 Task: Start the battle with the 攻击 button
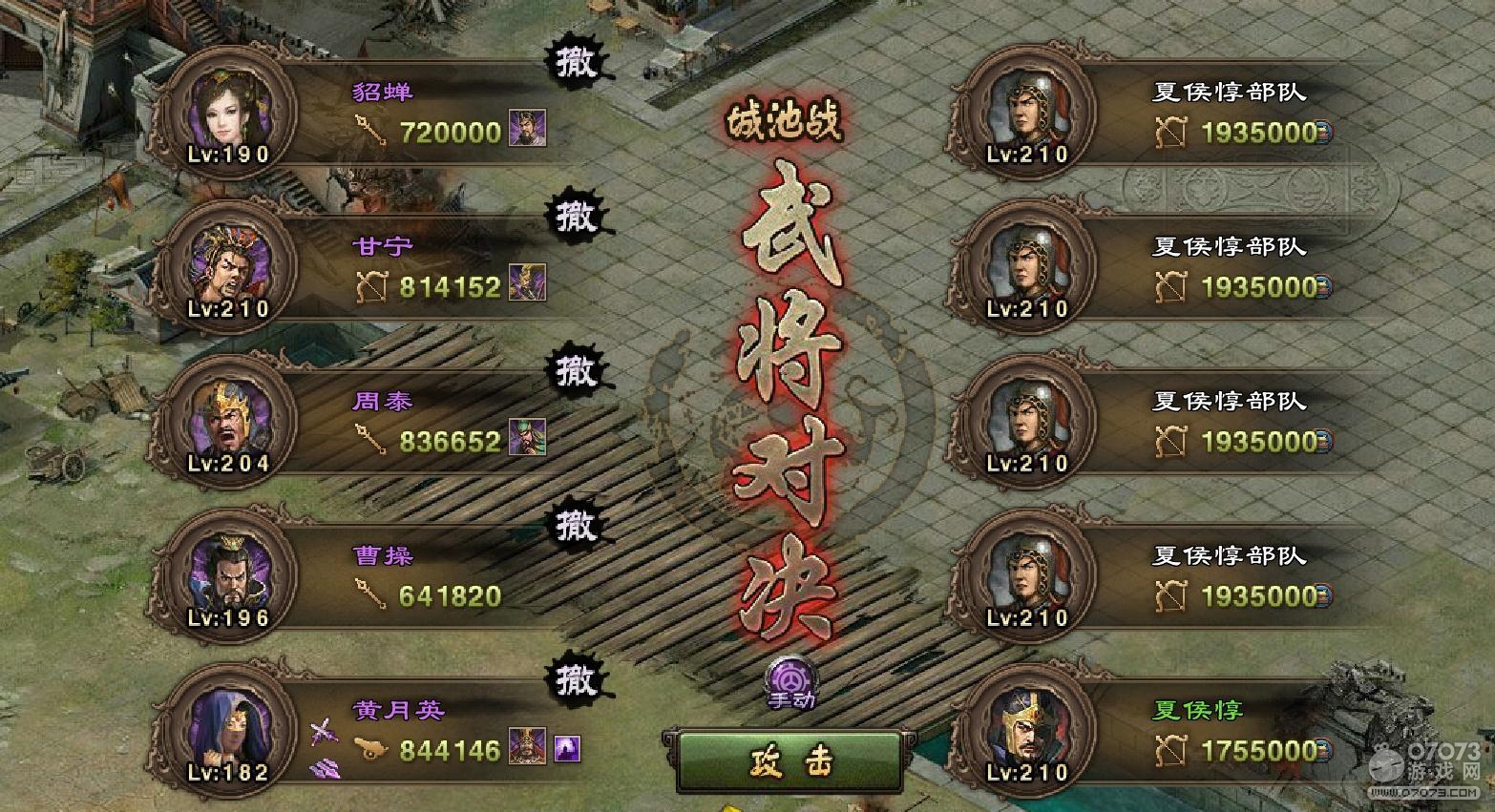pos(790,761)
